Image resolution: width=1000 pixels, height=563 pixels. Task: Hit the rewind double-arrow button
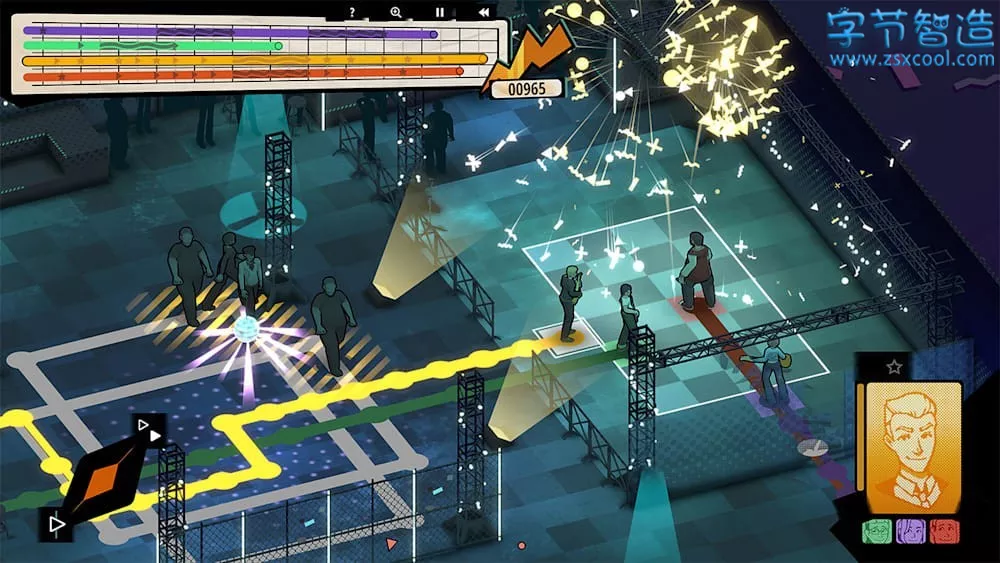pyautogui.click(x=484, y=12)
